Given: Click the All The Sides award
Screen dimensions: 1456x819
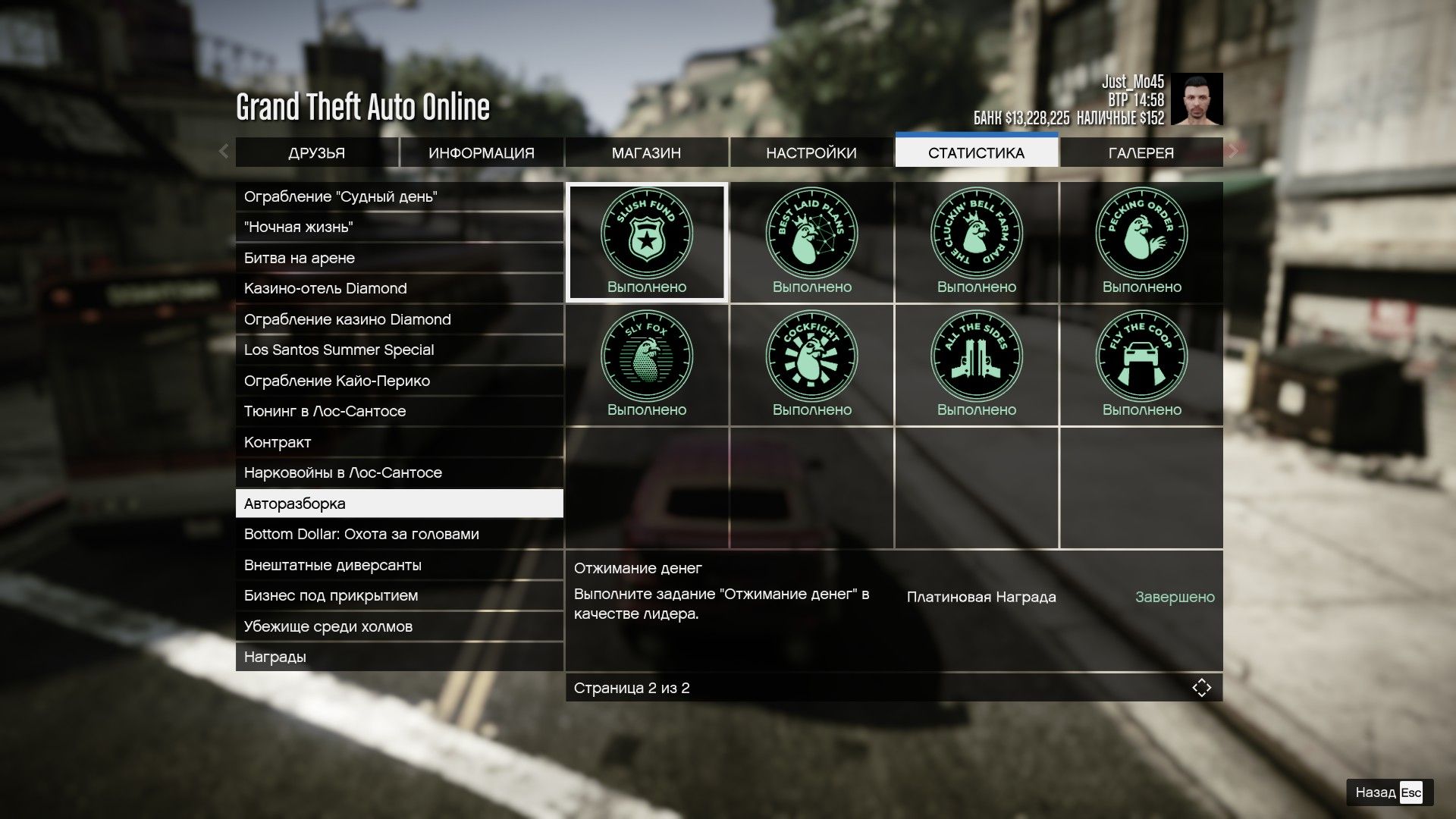Looking at the screenshot, I should [976, 366].
